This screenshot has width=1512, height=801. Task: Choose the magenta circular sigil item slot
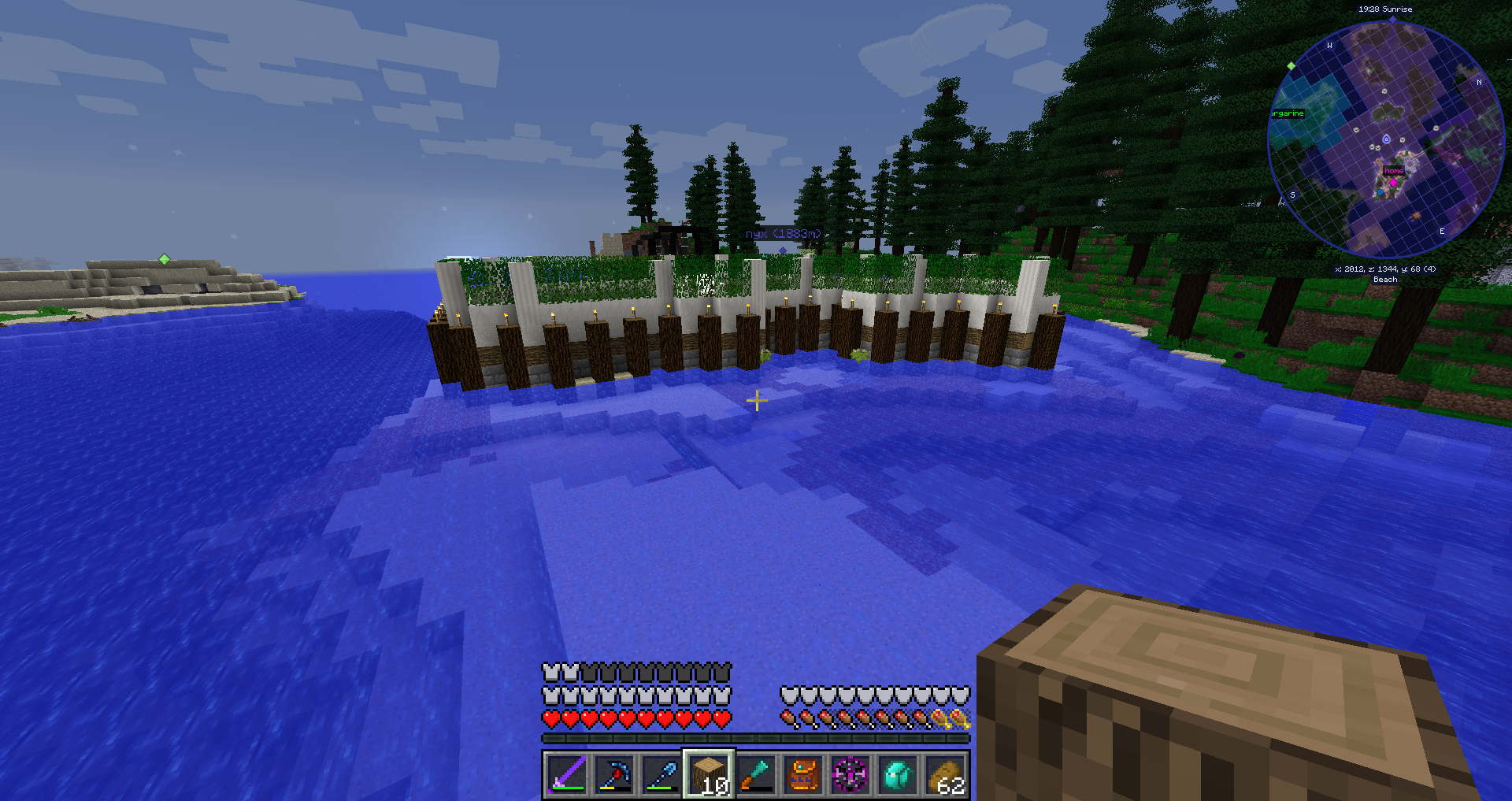pos(850,773)
